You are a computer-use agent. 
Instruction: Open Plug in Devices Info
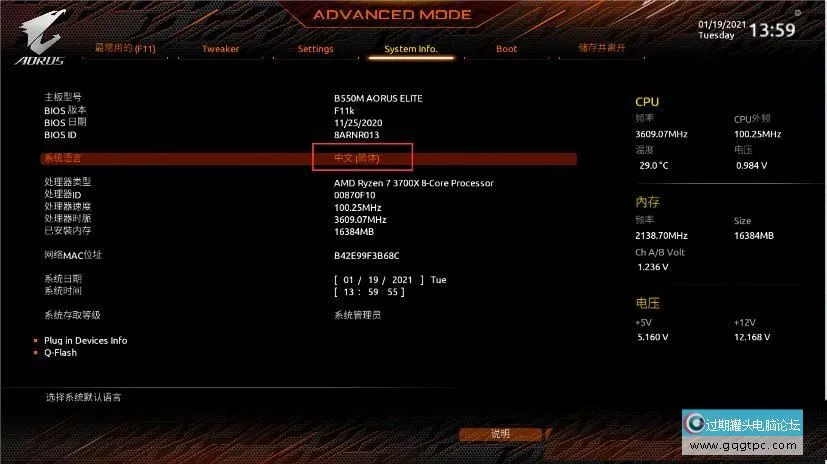(x=85, y=341)
